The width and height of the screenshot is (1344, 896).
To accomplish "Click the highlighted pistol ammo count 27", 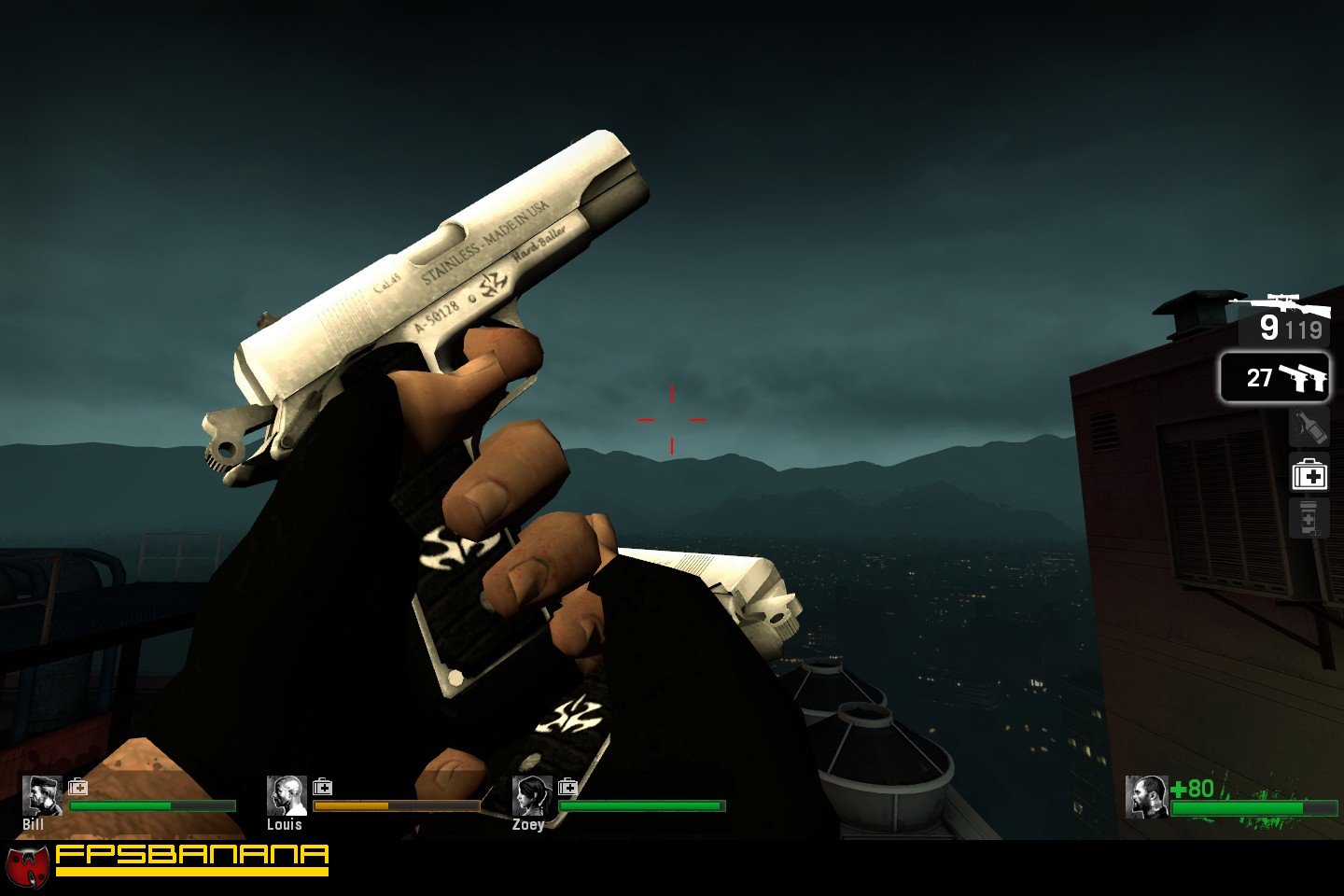I will pyautogui.click(x=1258, y=379).
